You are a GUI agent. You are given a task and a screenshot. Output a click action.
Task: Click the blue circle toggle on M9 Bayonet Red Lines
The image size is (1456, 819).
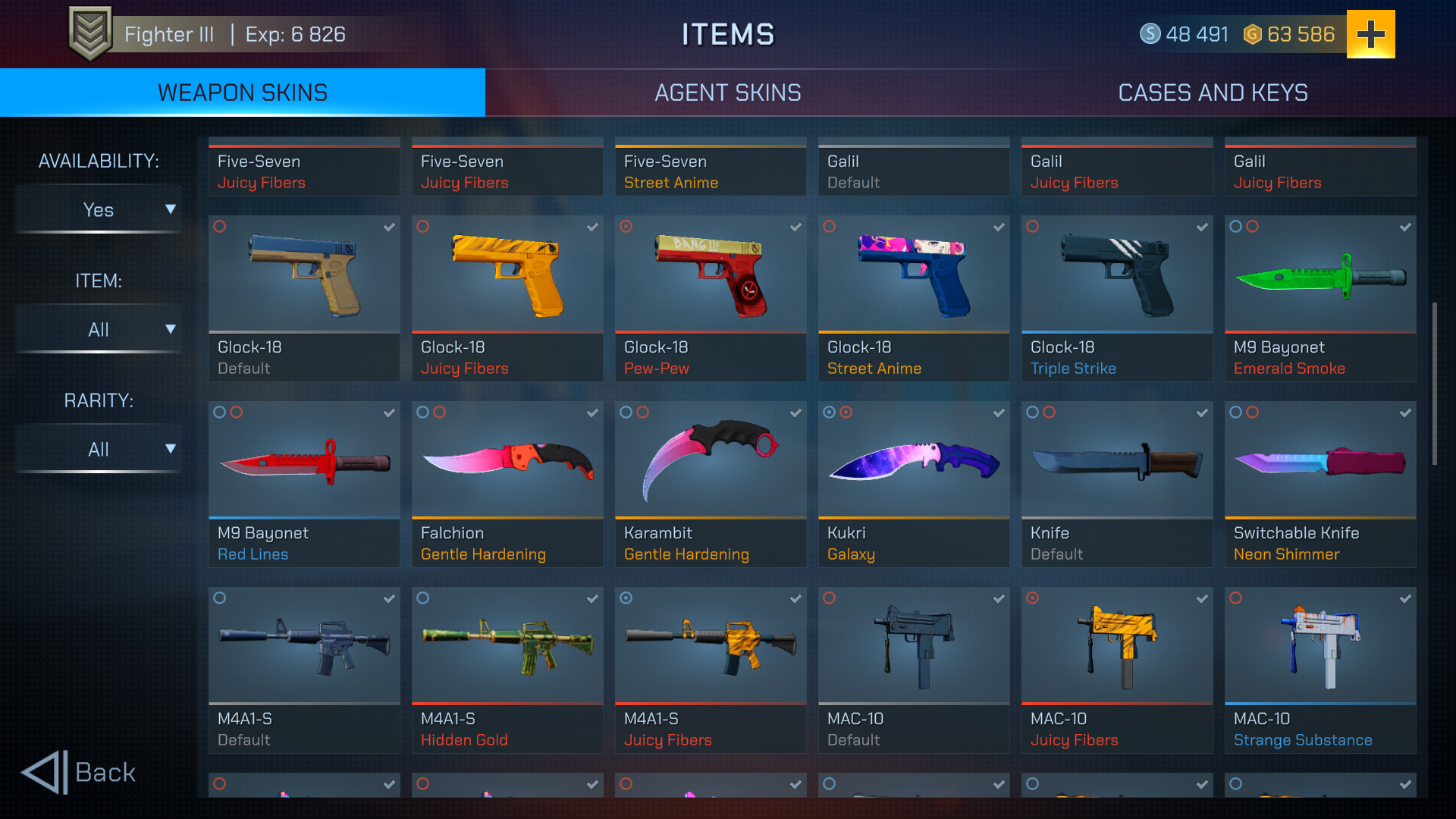click(218, 413)
